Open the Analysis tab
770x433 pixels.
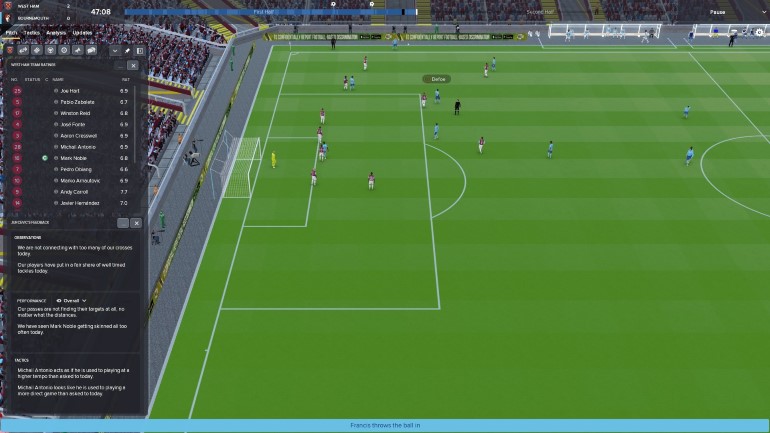[56, 33]
